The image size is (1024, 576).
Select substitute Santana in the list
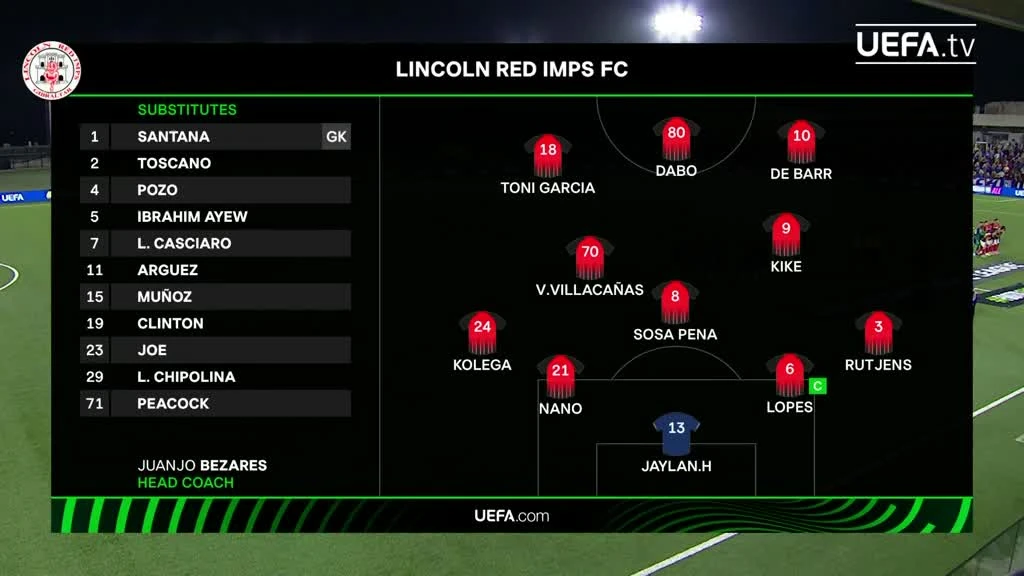point(215,137)
